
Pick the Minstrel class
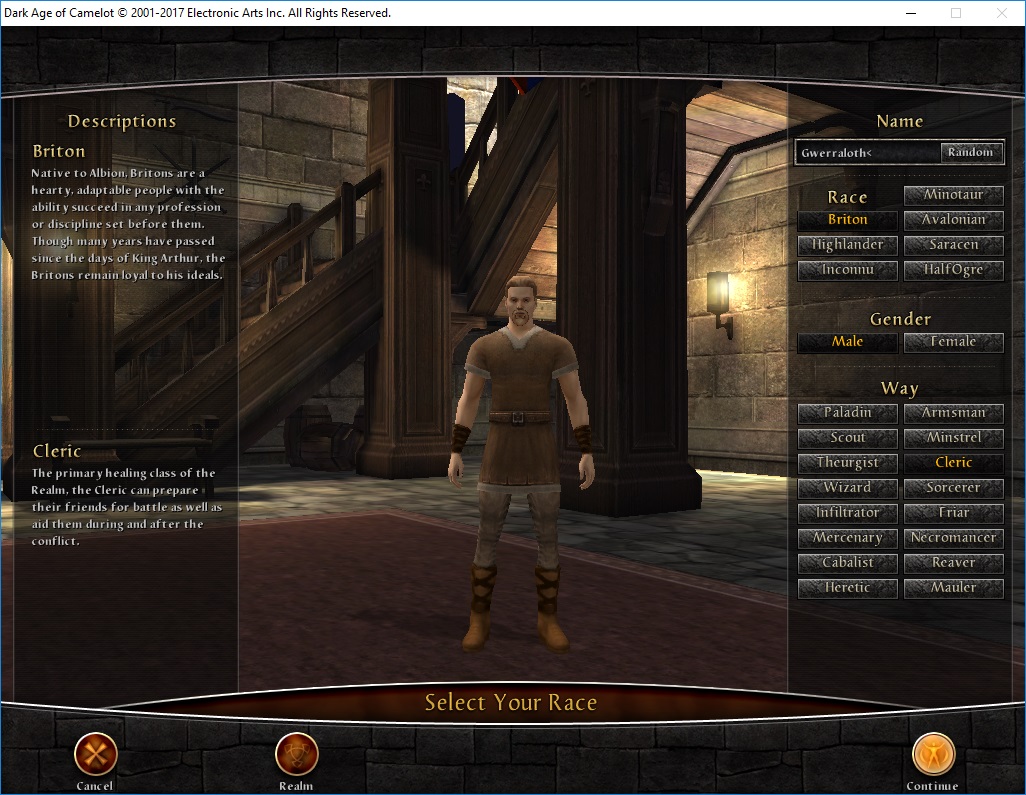[x=953, y=438]
